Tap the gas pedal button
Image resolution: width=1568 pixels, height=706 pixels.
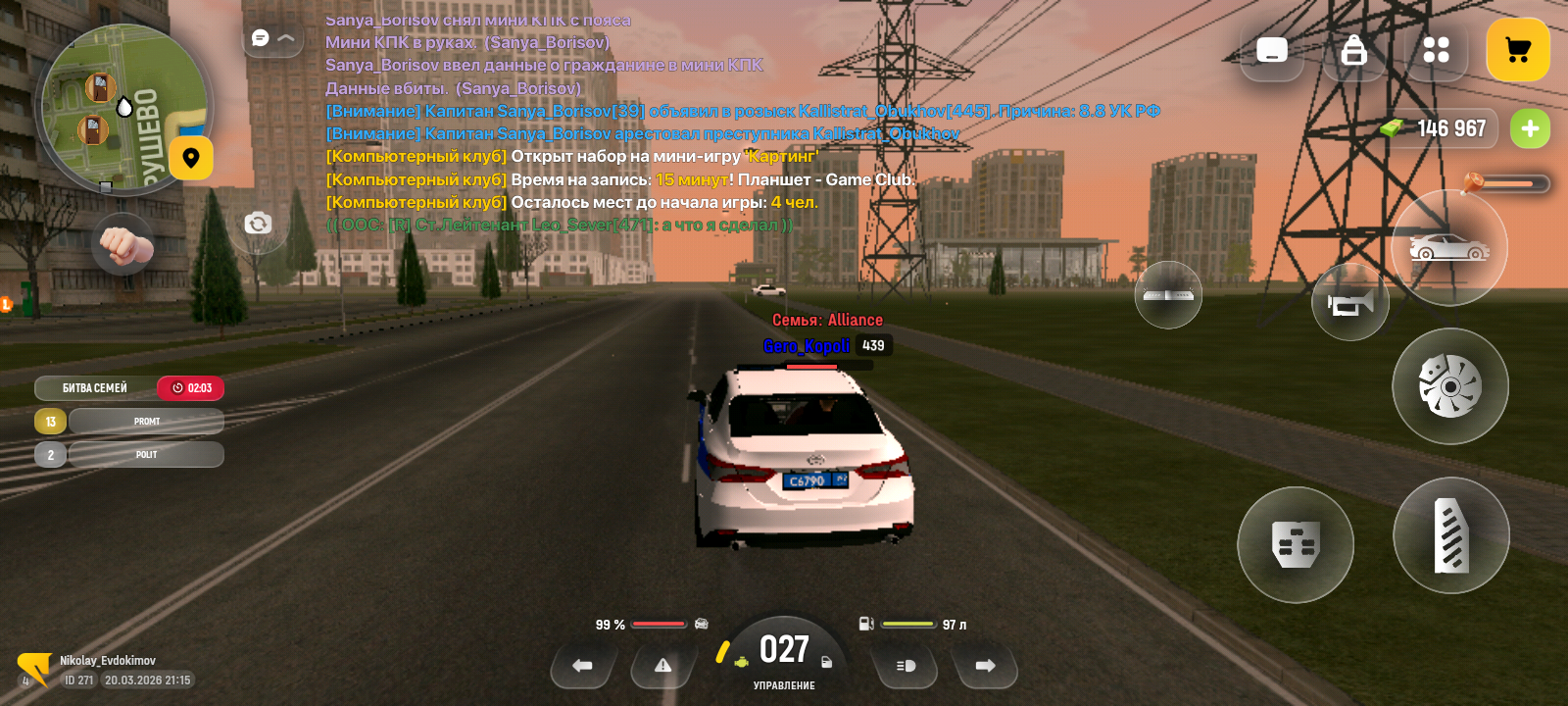coord(1450,535)
